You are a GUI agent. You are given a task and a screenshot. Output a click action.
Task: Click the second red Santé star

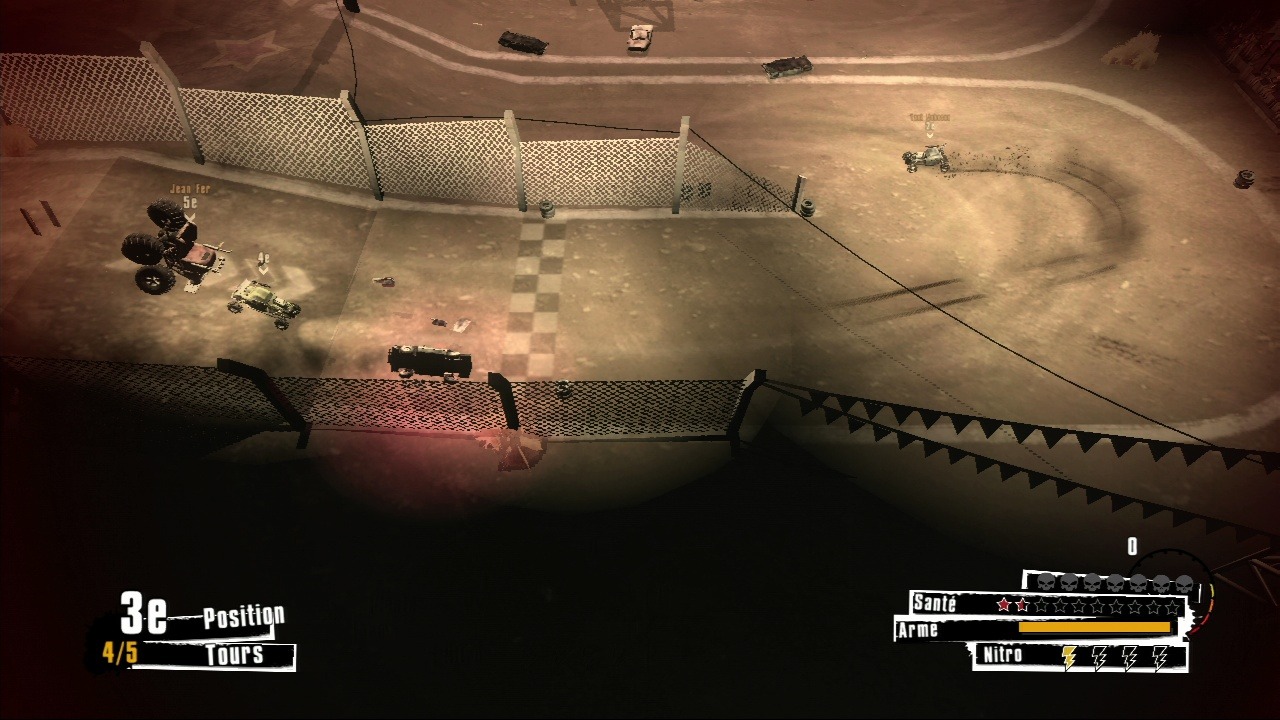tap(1021, 604)
